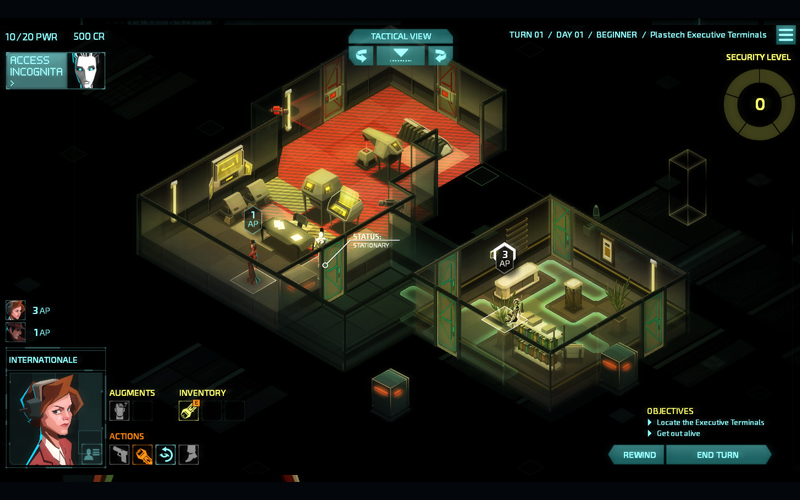Click the Security Level alarm tracker

click(759, 104)
